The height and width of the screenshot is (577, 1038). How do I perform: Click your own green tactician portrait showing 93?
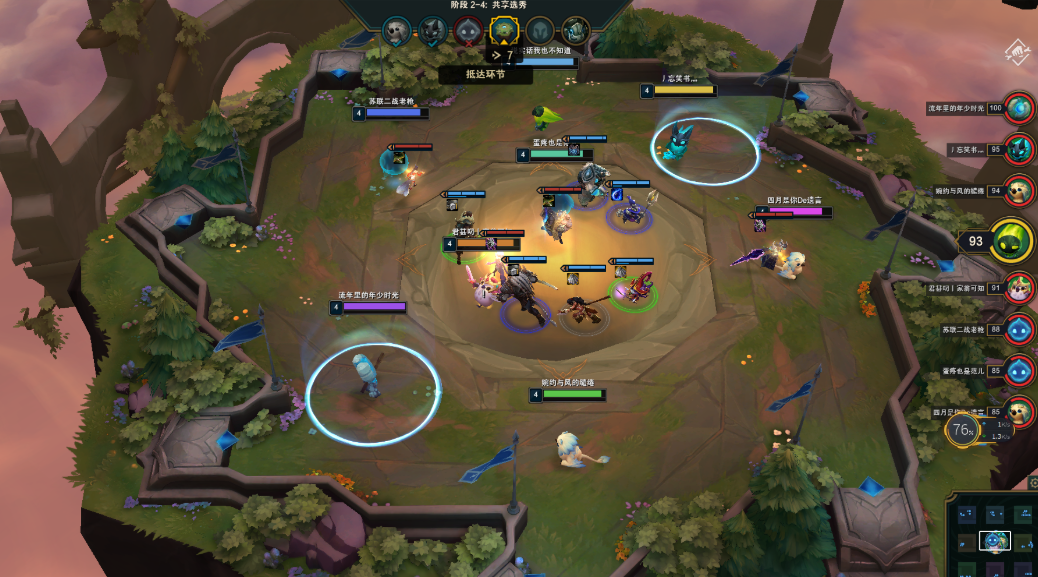(x=1011, y=240)
